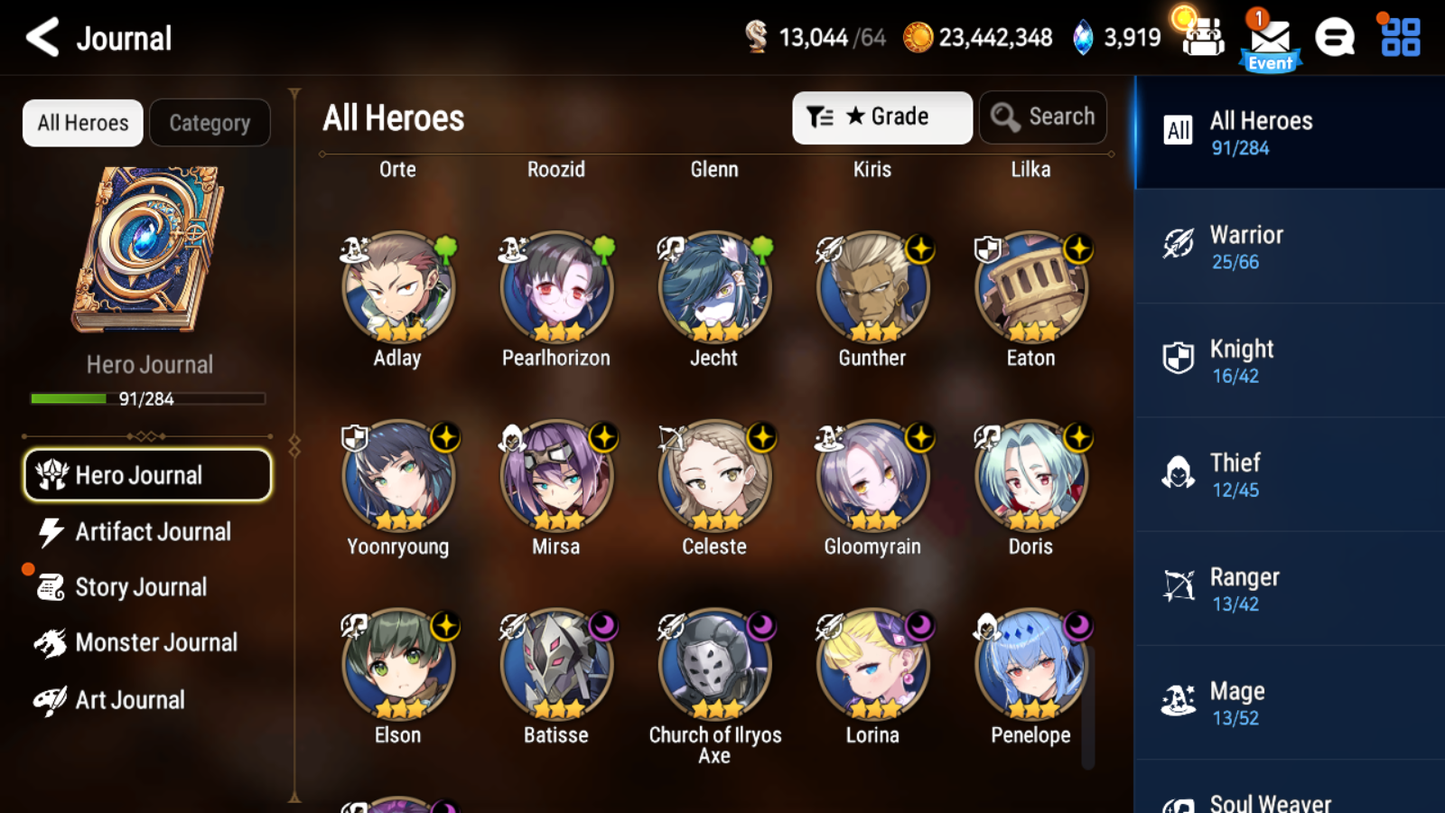Screen dimensions: 1445x813
Task: Toggle the All Heroes view button
Action: (x=82, y=122)
